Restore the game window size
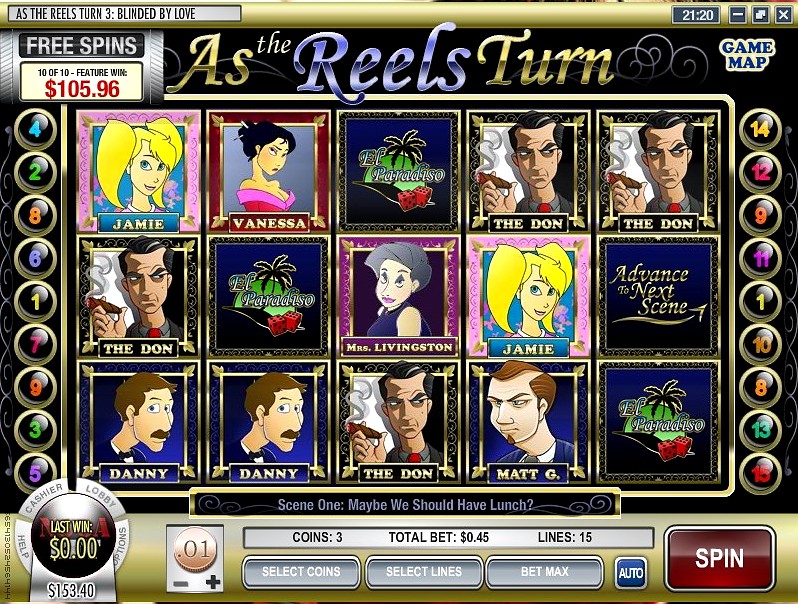The width and height of the screenshot is (798, 604). pos(759,15)
